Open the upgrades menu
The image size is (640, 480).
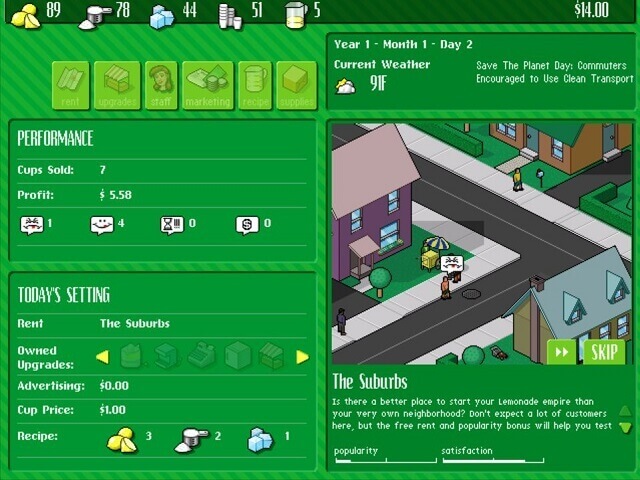click(x=117, y=85)
